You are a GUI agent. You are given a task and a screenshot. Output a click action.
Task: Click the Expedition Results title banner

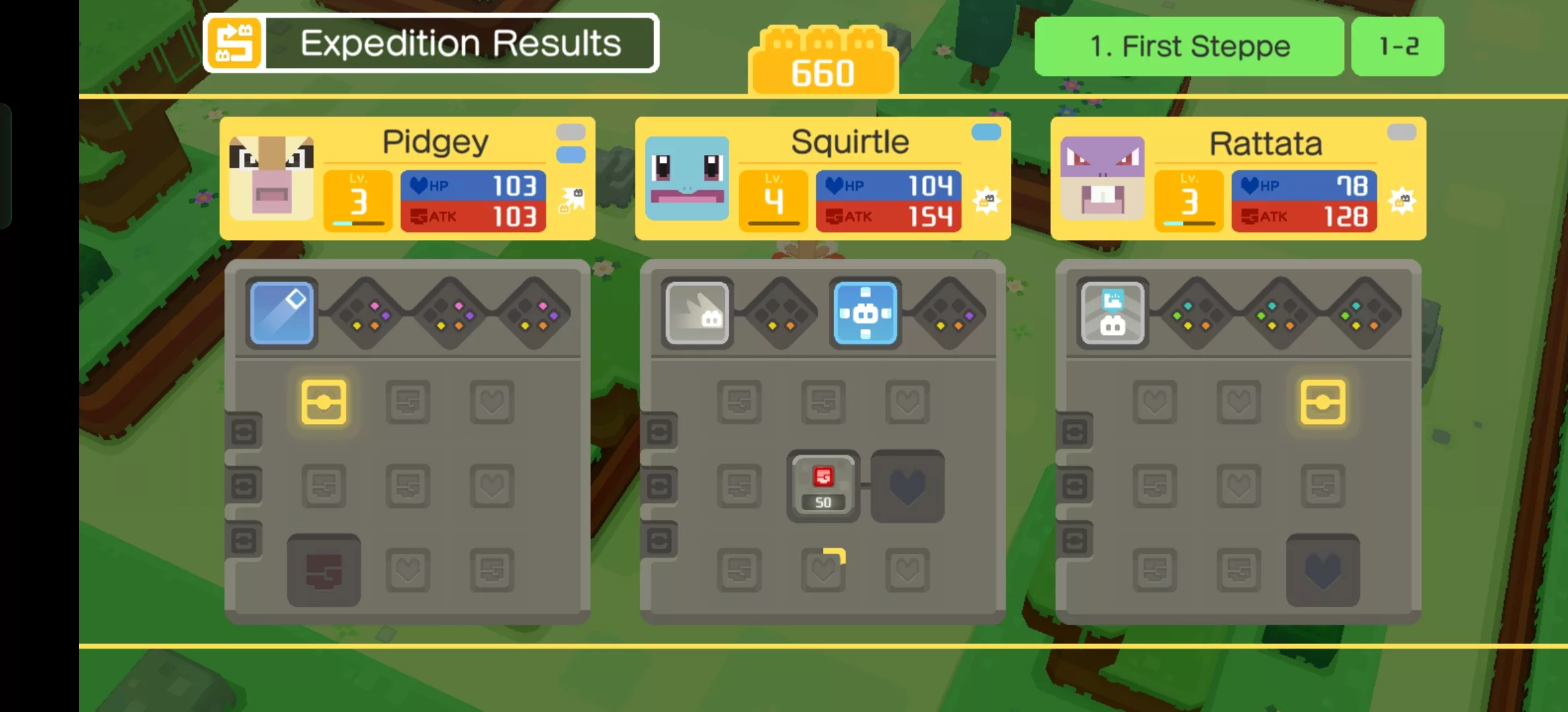tap(460, 44)
